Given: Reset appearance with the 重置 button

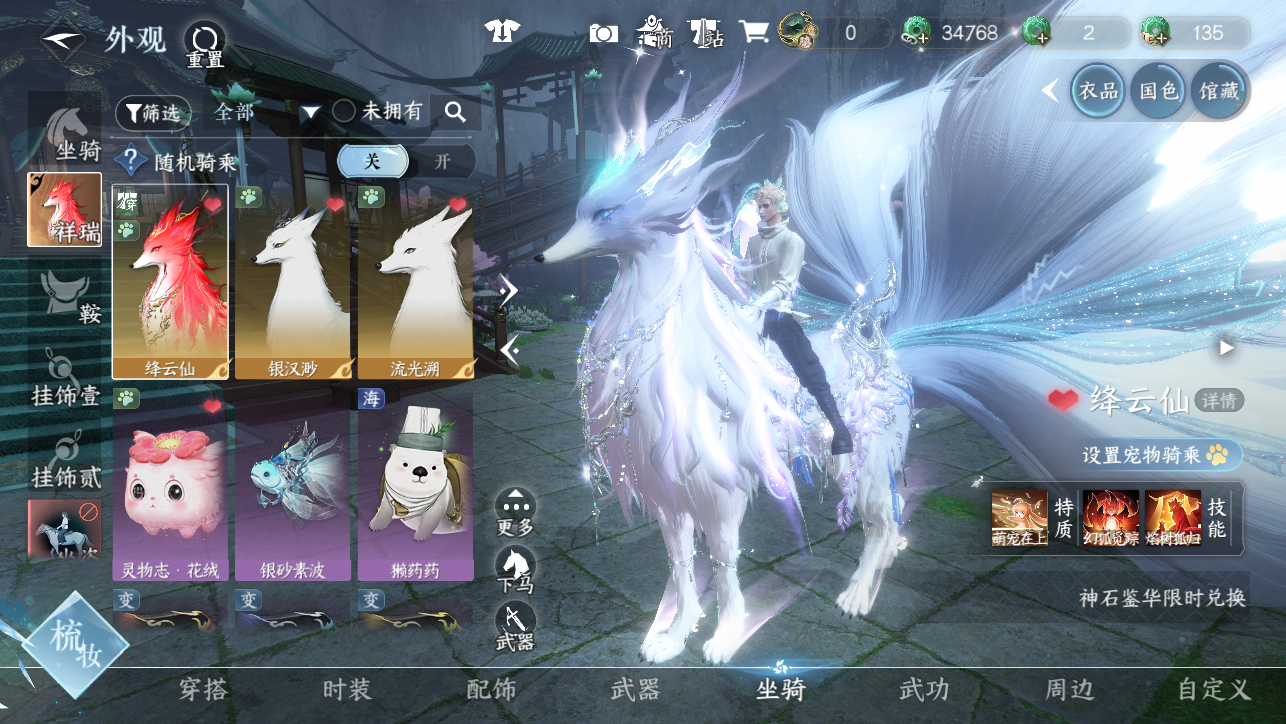Looking at the screenshot, I should pos(205,45).
